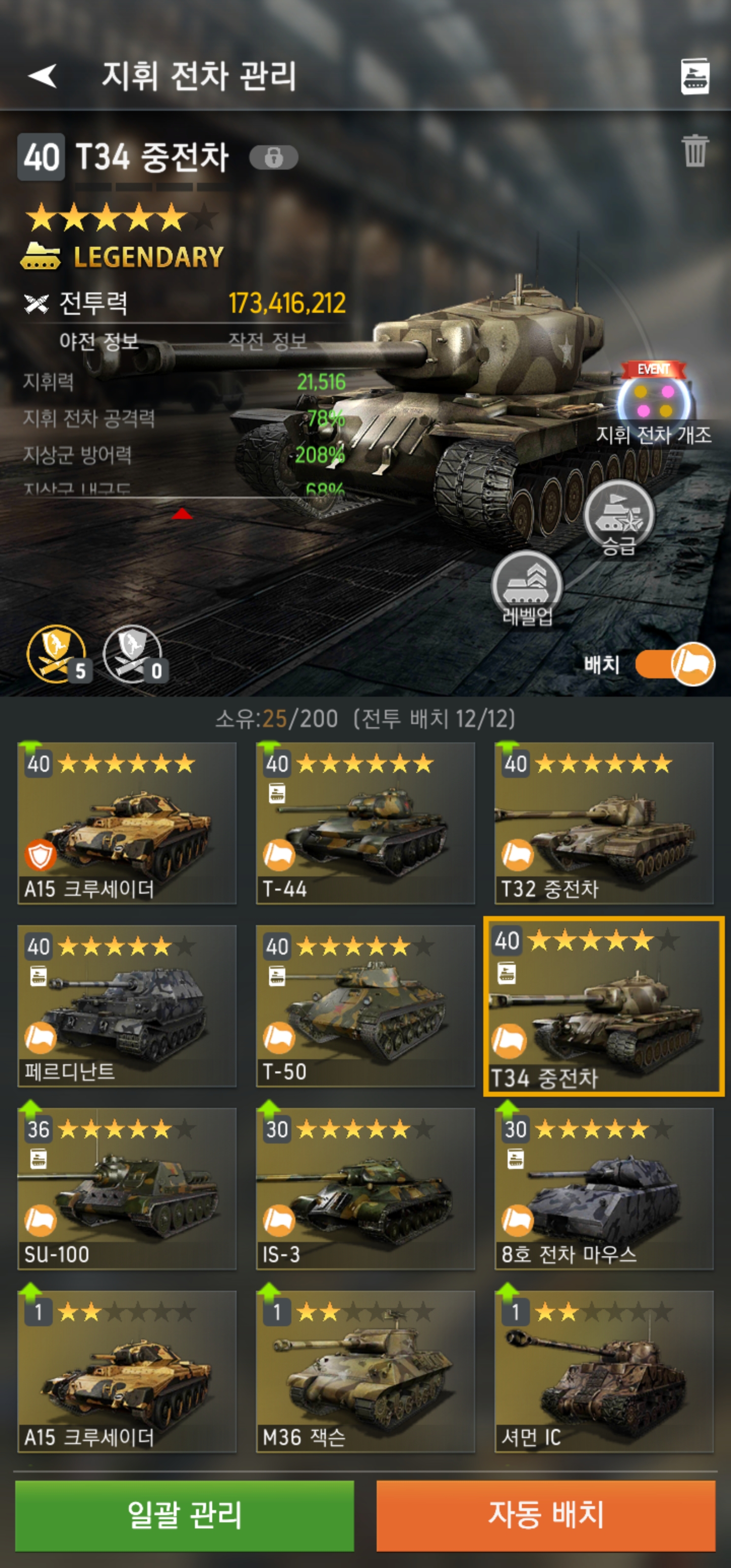Open the tank catalog book icon

click(x=694, y=77)
